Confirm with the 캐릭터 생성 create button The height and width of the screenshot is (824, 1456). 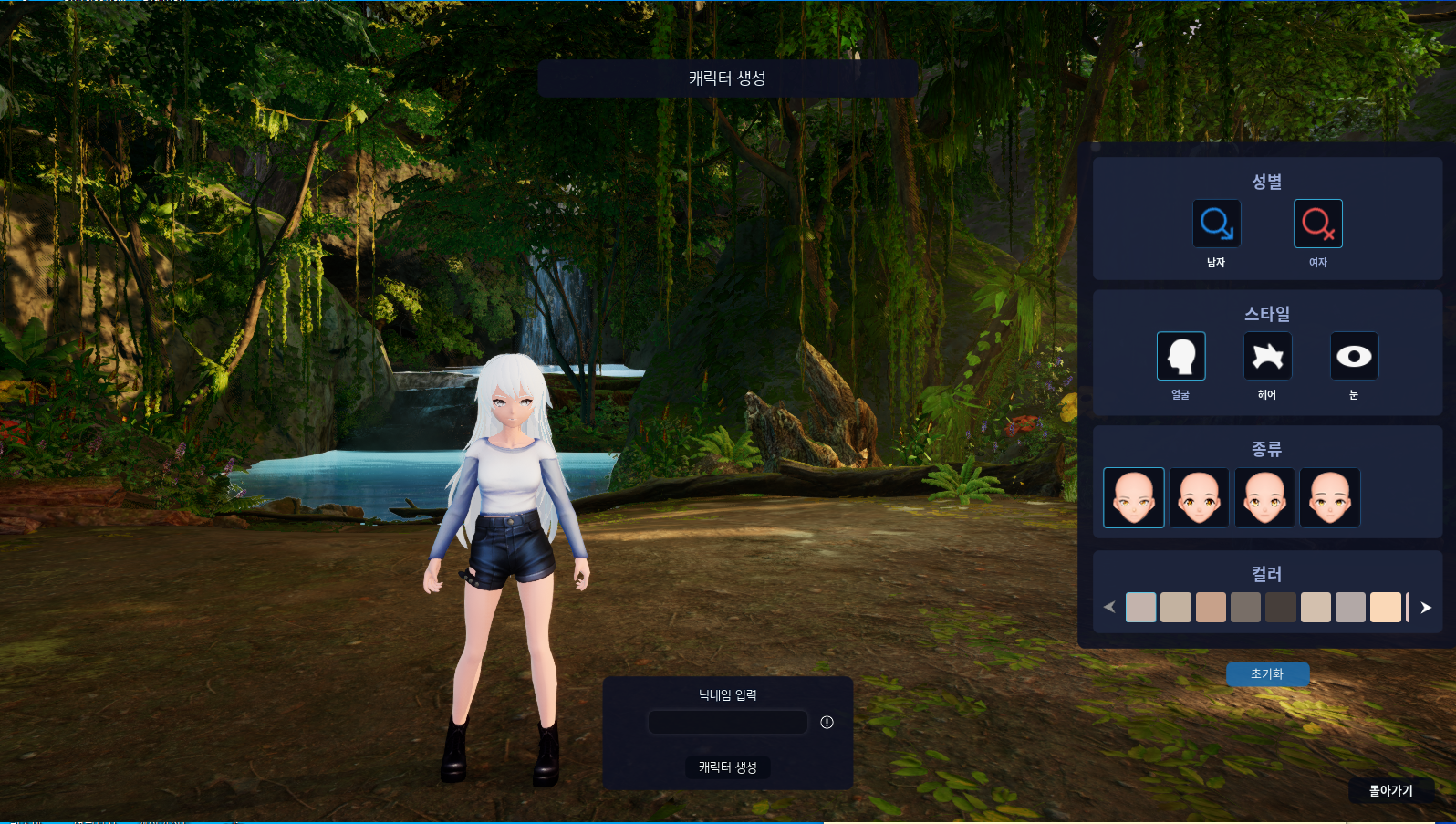pyautogui.click(x=727, y=767)
